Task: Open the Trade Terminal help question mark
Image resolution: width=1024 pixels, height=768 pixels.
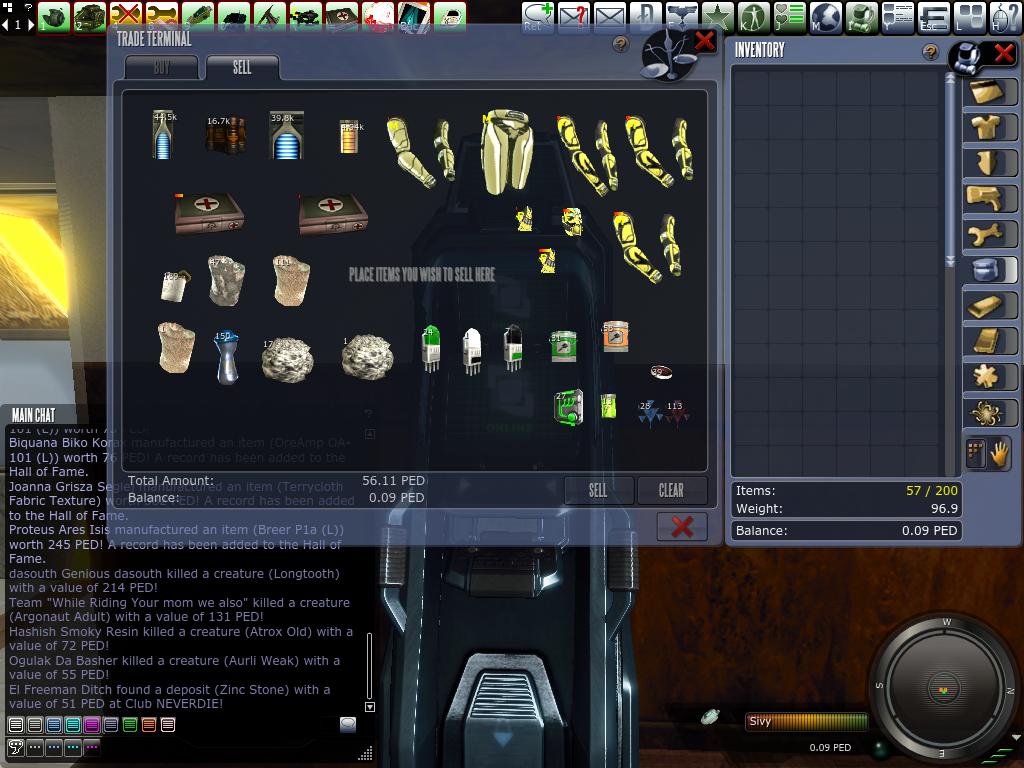Action: 621,44
